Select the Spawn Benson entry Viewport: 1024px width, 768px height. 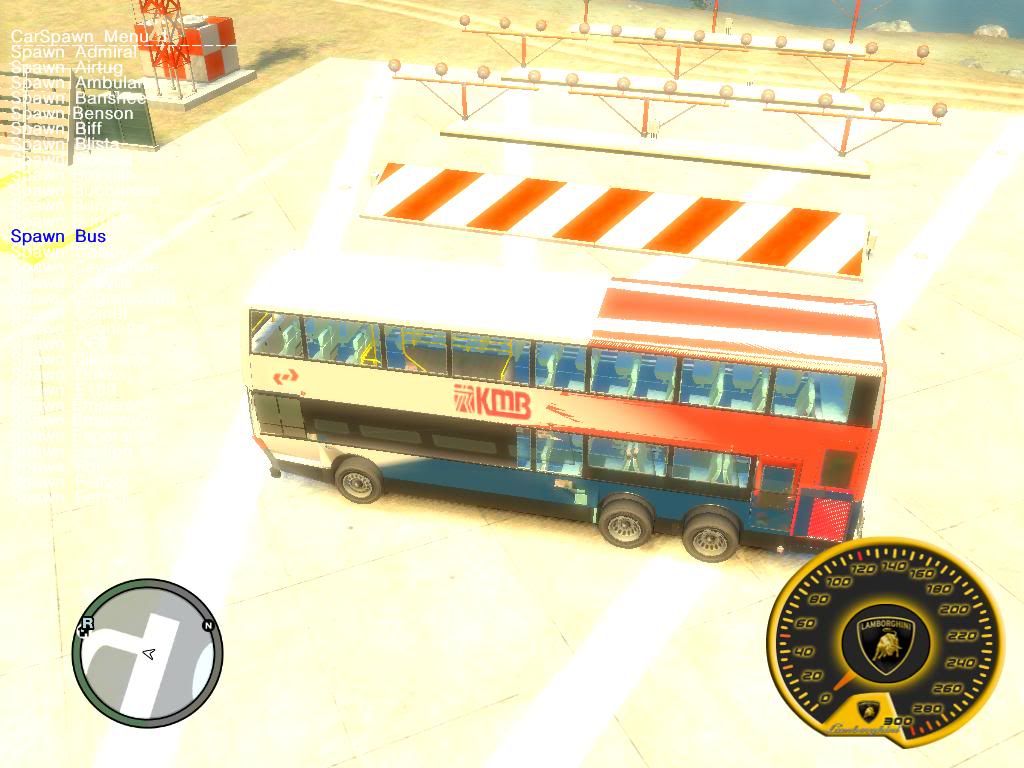(x=72, y=113)
